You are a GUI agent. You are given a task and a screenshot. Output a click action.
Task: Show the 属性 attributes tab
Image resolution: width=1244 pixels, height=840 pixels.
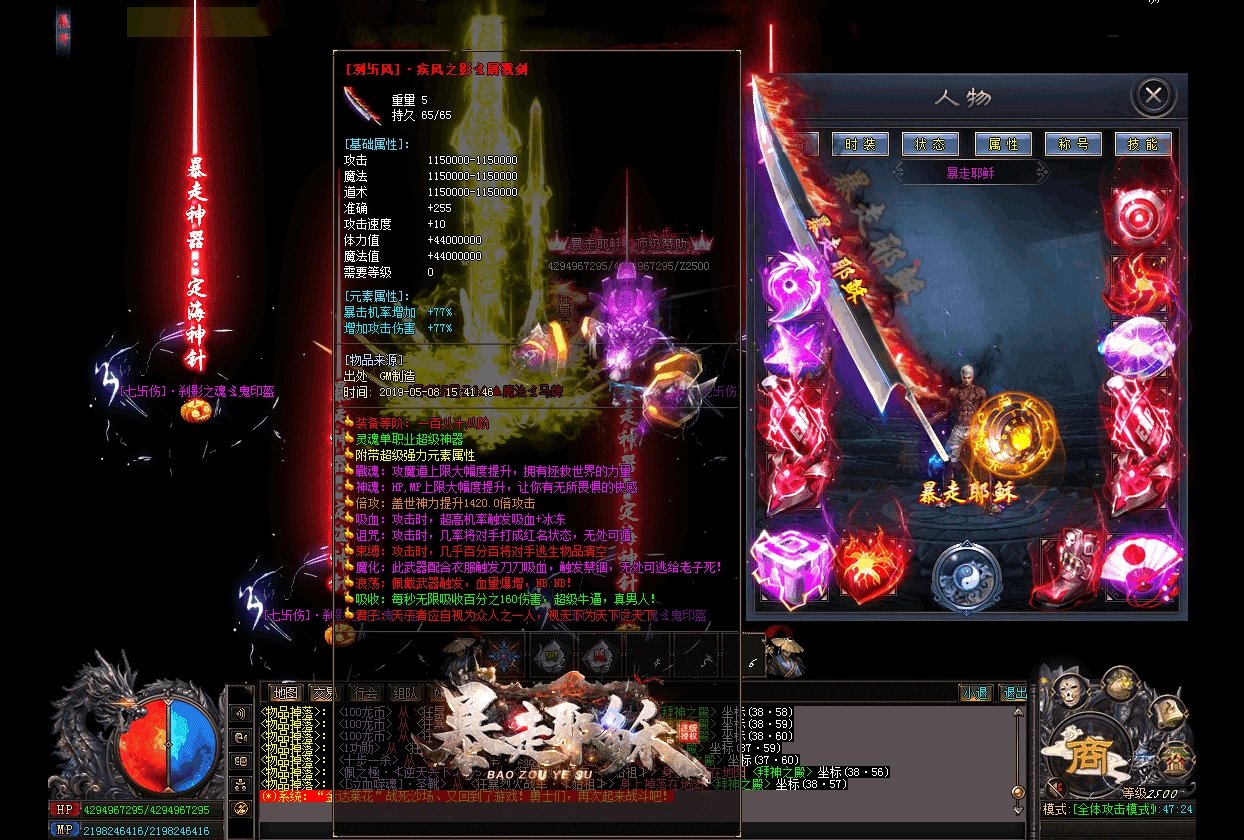point(1003,144)
